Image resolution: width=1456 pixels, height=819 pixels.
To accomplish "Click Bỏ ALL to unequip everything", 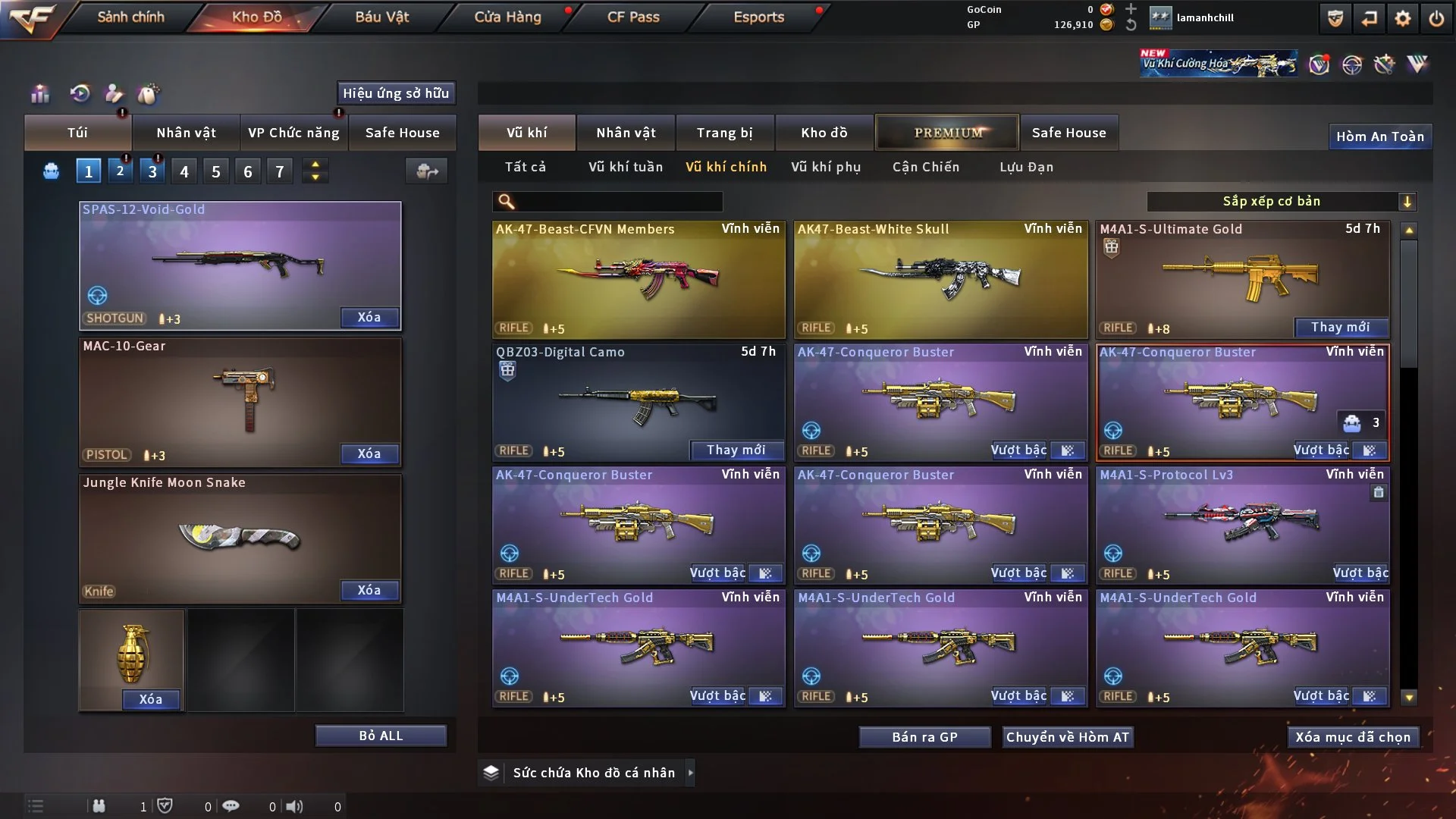I will [x=381, y=736].
